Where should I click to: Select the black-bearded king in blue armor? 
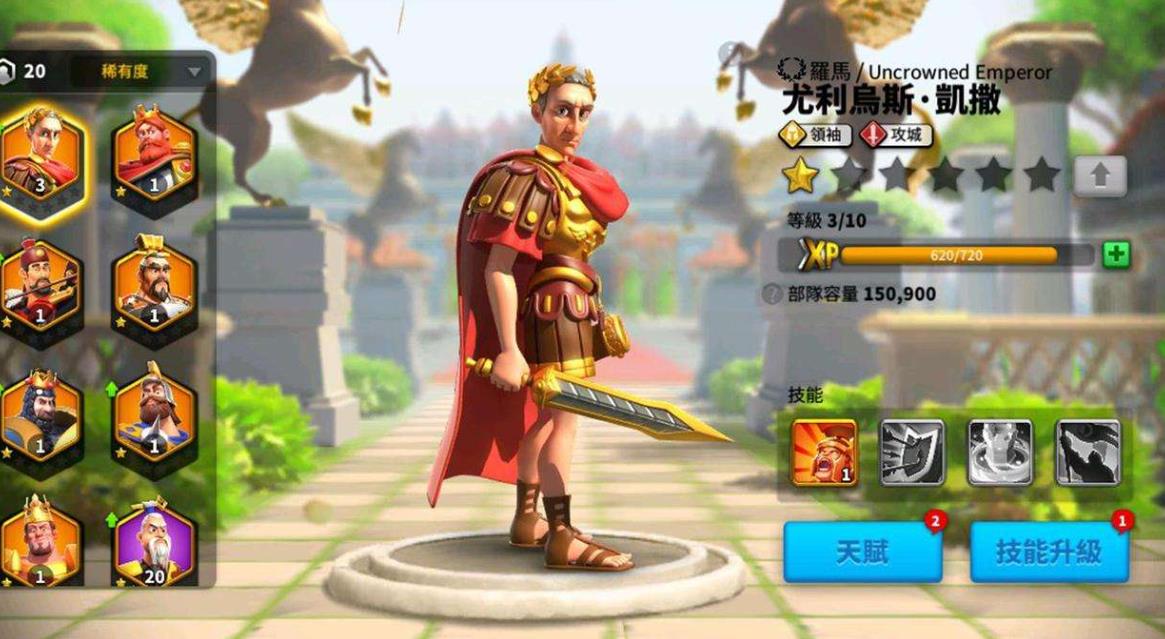[42, 415]
